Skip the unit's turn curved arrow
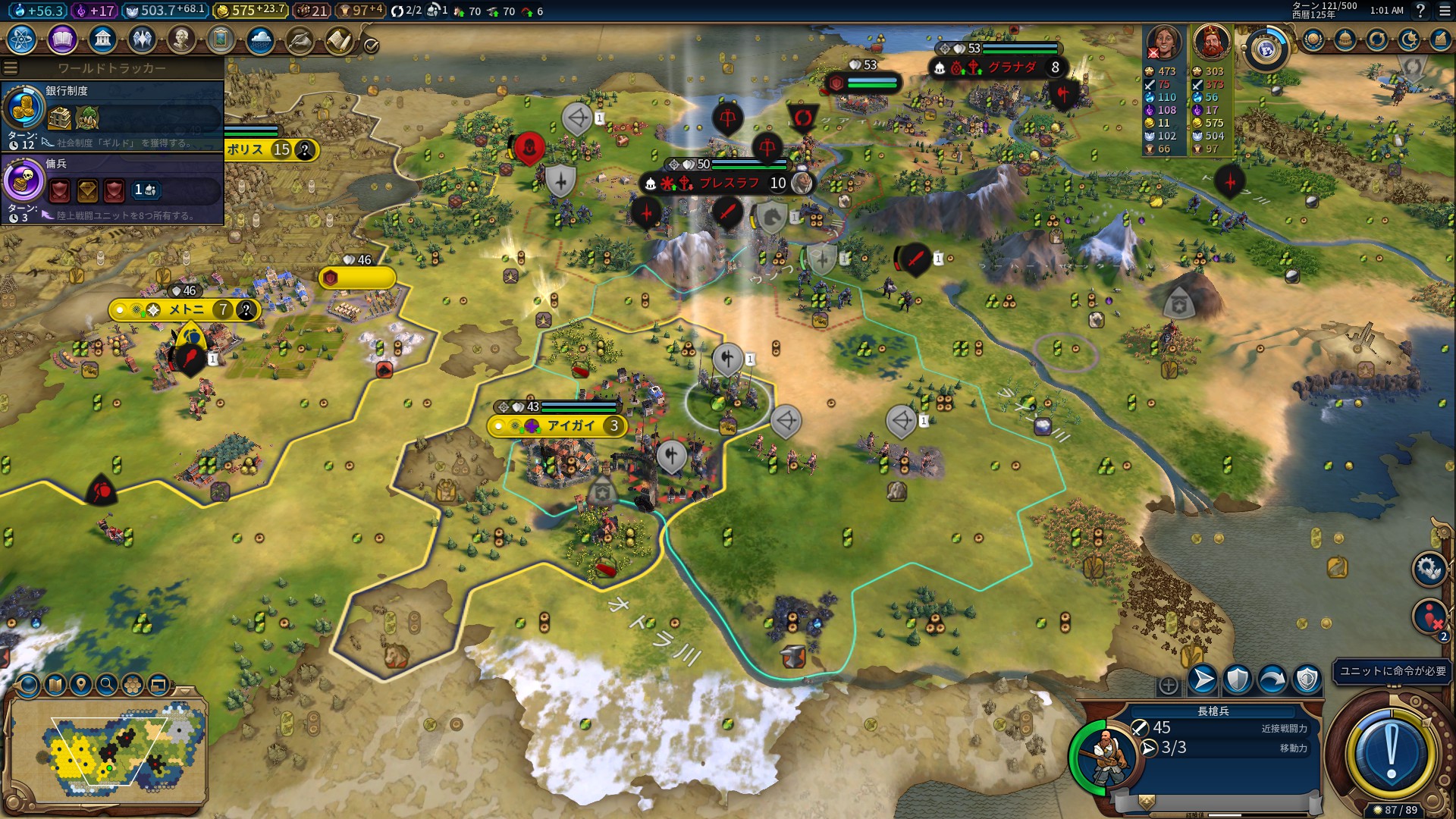1456x819 pixels. pyautogui.click(x=1272, y=679)
